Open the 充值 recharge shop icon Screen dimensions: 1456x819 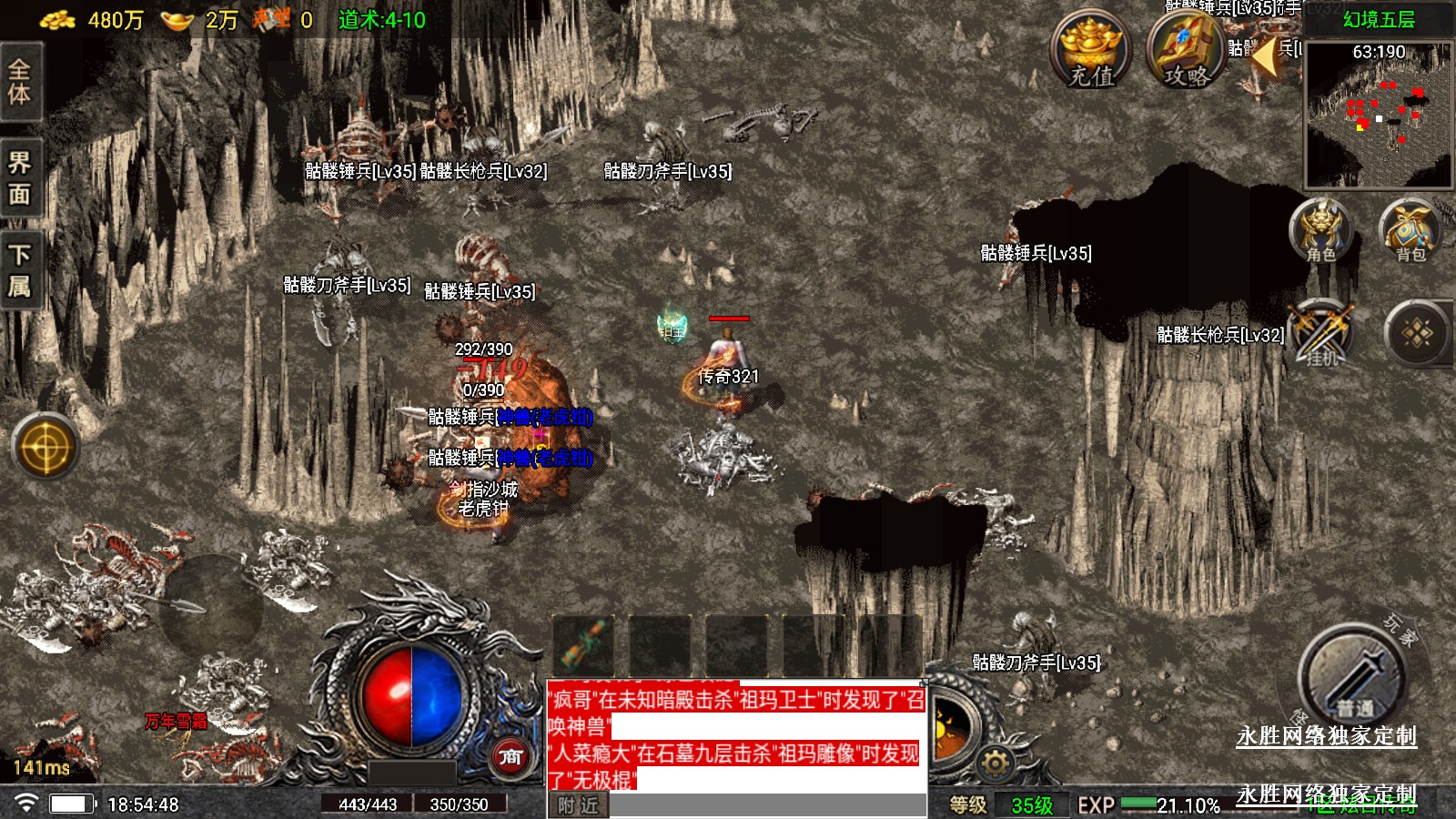click(1090, 50)
